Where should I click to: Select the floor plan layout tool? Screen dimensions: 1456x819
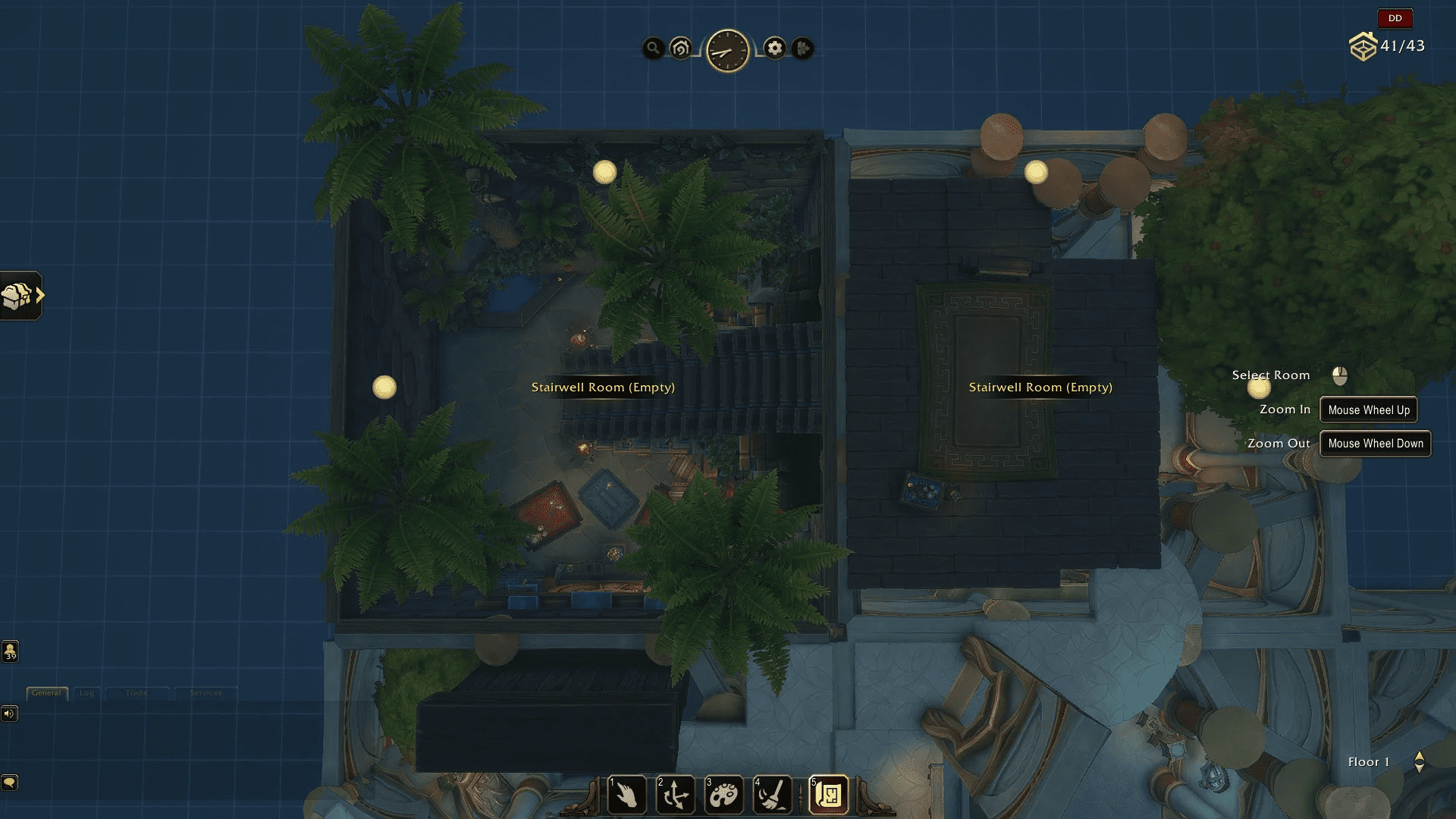[828, 795]
